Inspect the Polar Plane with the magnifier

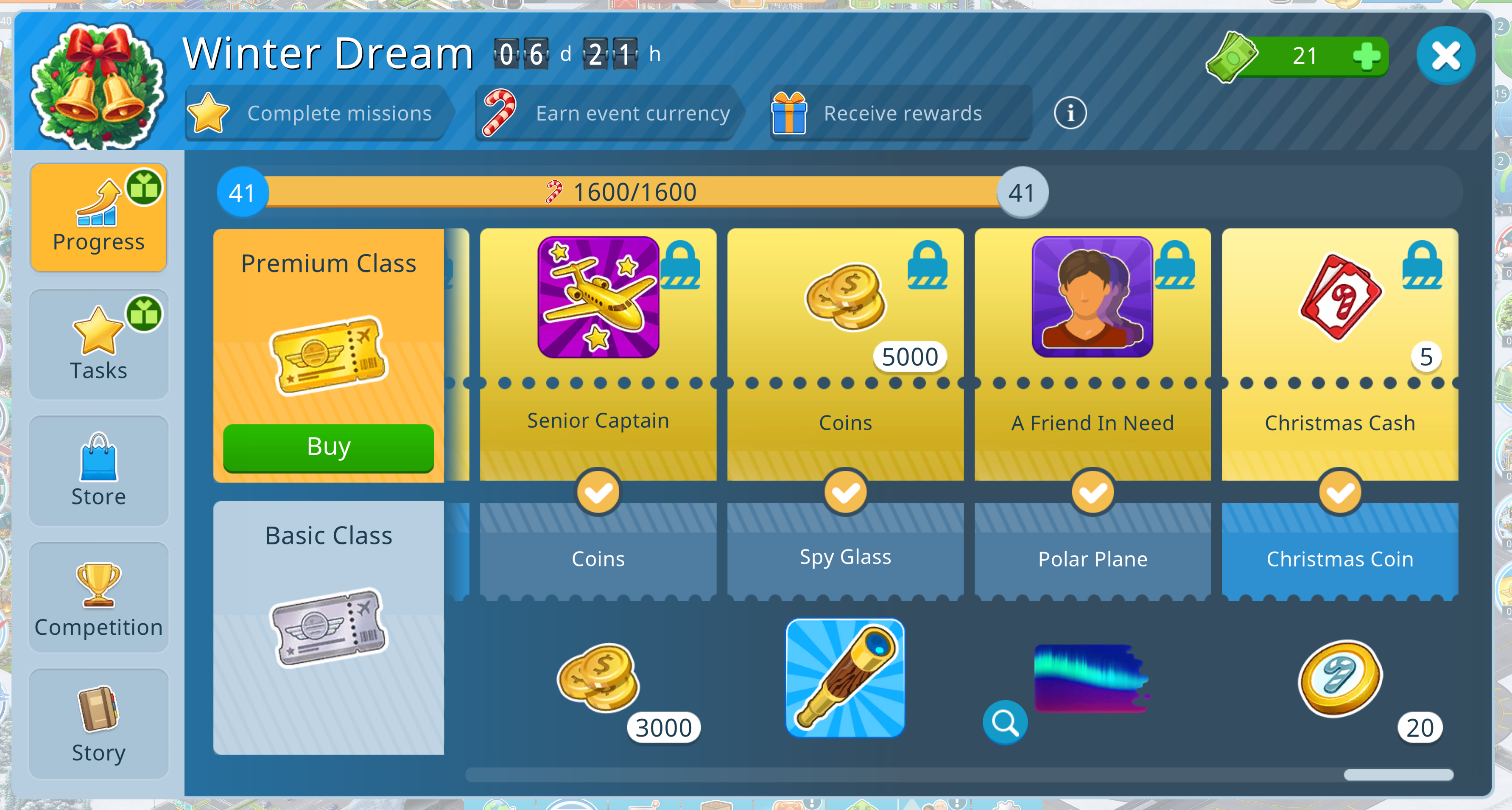[x=1005, y=723]
